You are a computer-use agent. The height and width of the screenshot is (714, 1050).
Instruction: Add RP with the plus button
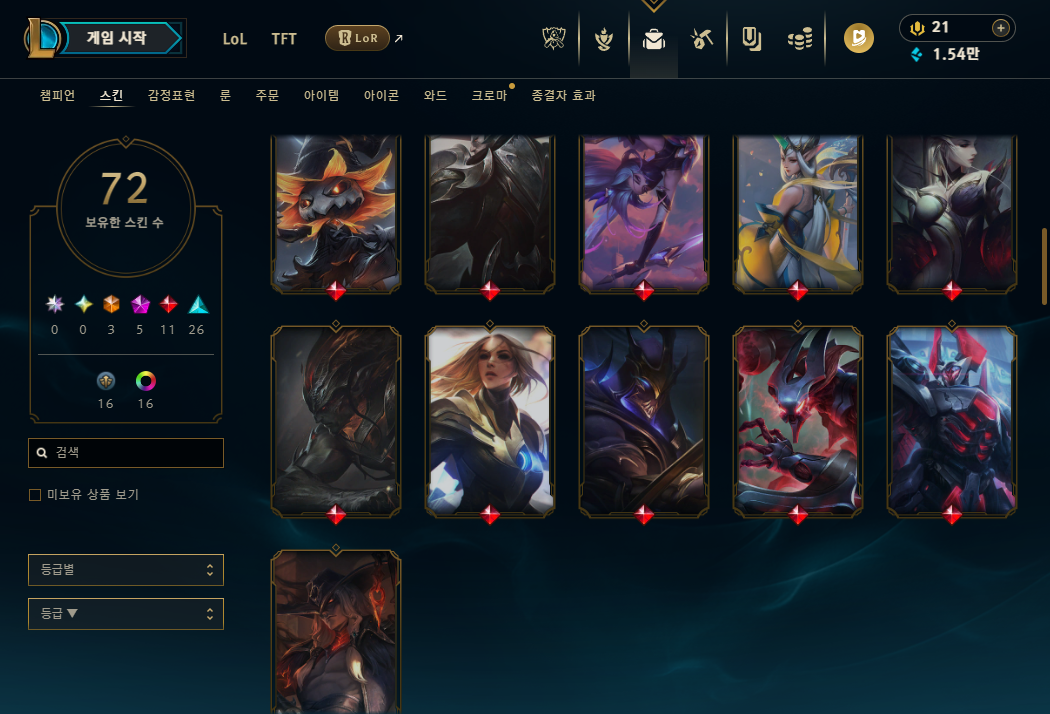tap(999, 28)
